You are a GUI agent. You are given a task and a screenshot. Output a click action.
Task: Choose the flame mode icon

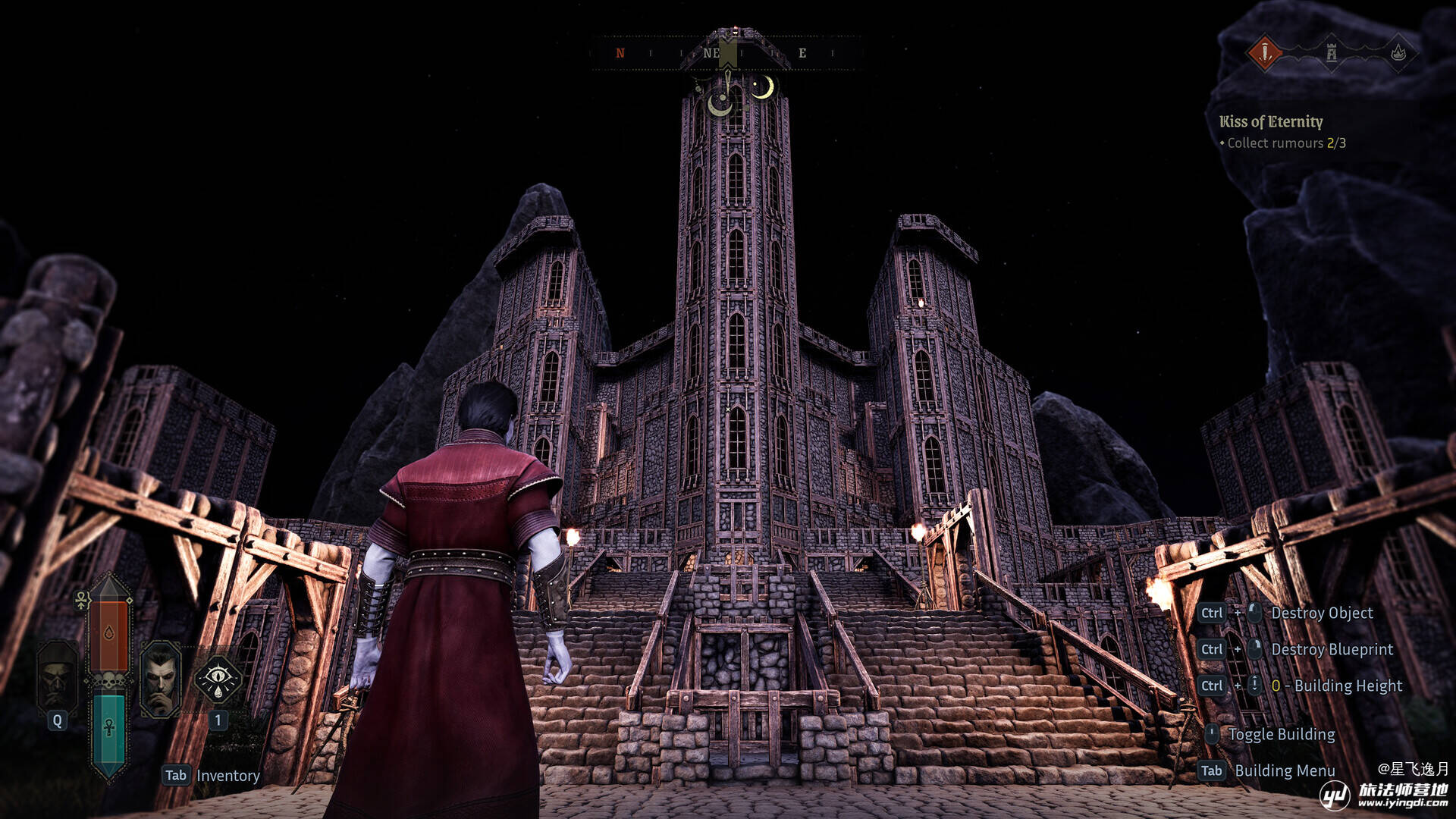[1398, 53]
